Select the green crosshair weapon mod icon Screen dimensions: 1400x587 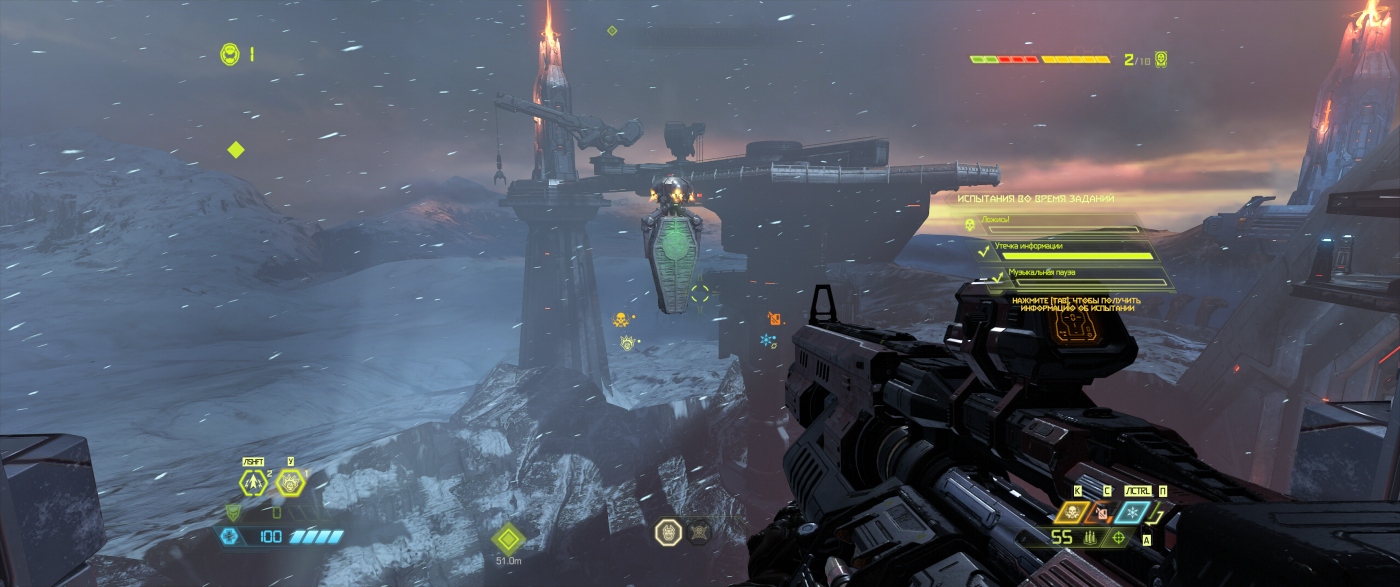click(1117, 538)
